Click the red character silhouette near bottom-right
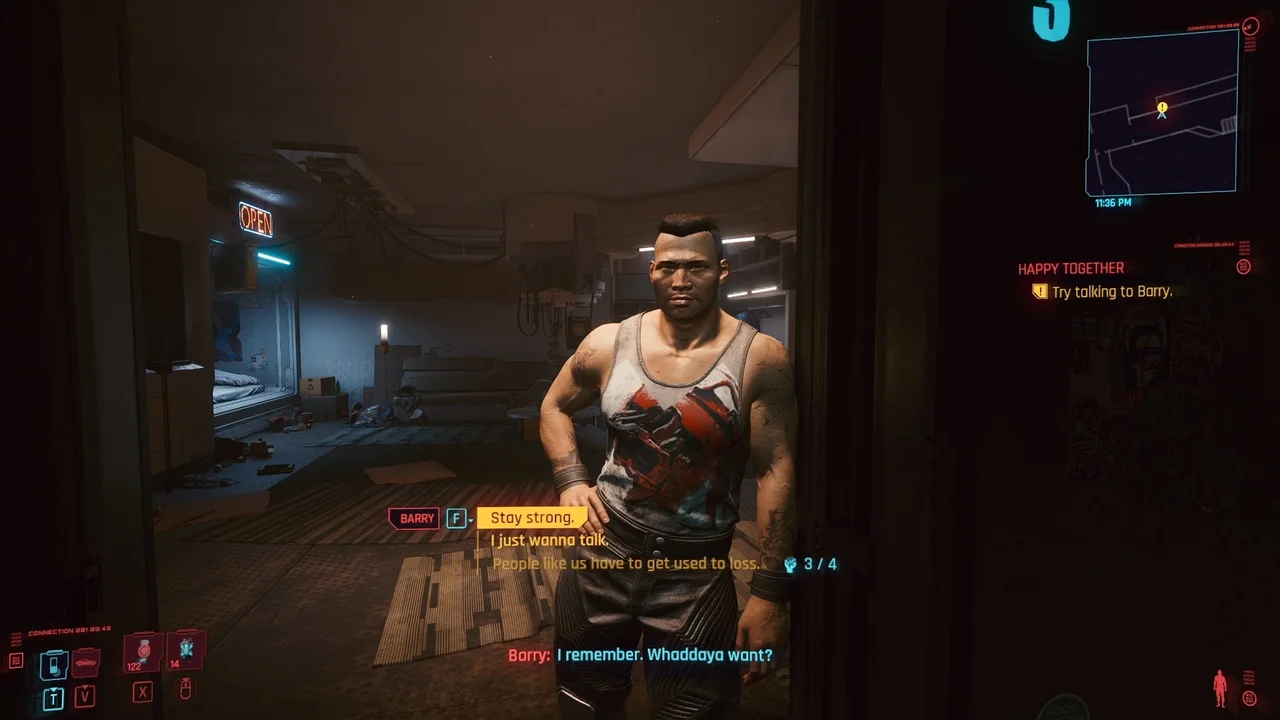1280x720 pixels. (1220, 687)
